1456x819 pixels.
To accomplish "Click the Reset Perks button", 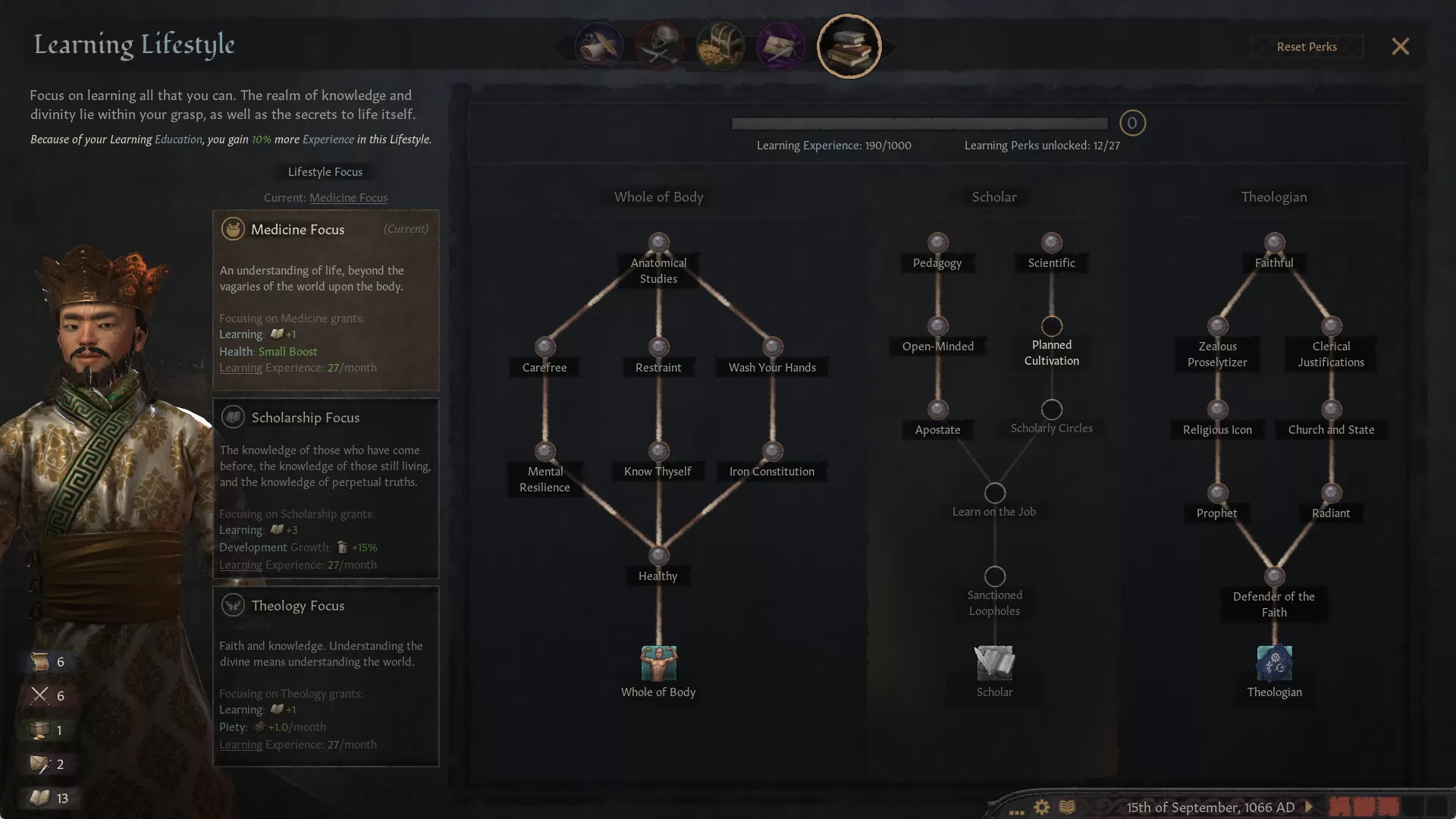I will (x=1307, y=46).
